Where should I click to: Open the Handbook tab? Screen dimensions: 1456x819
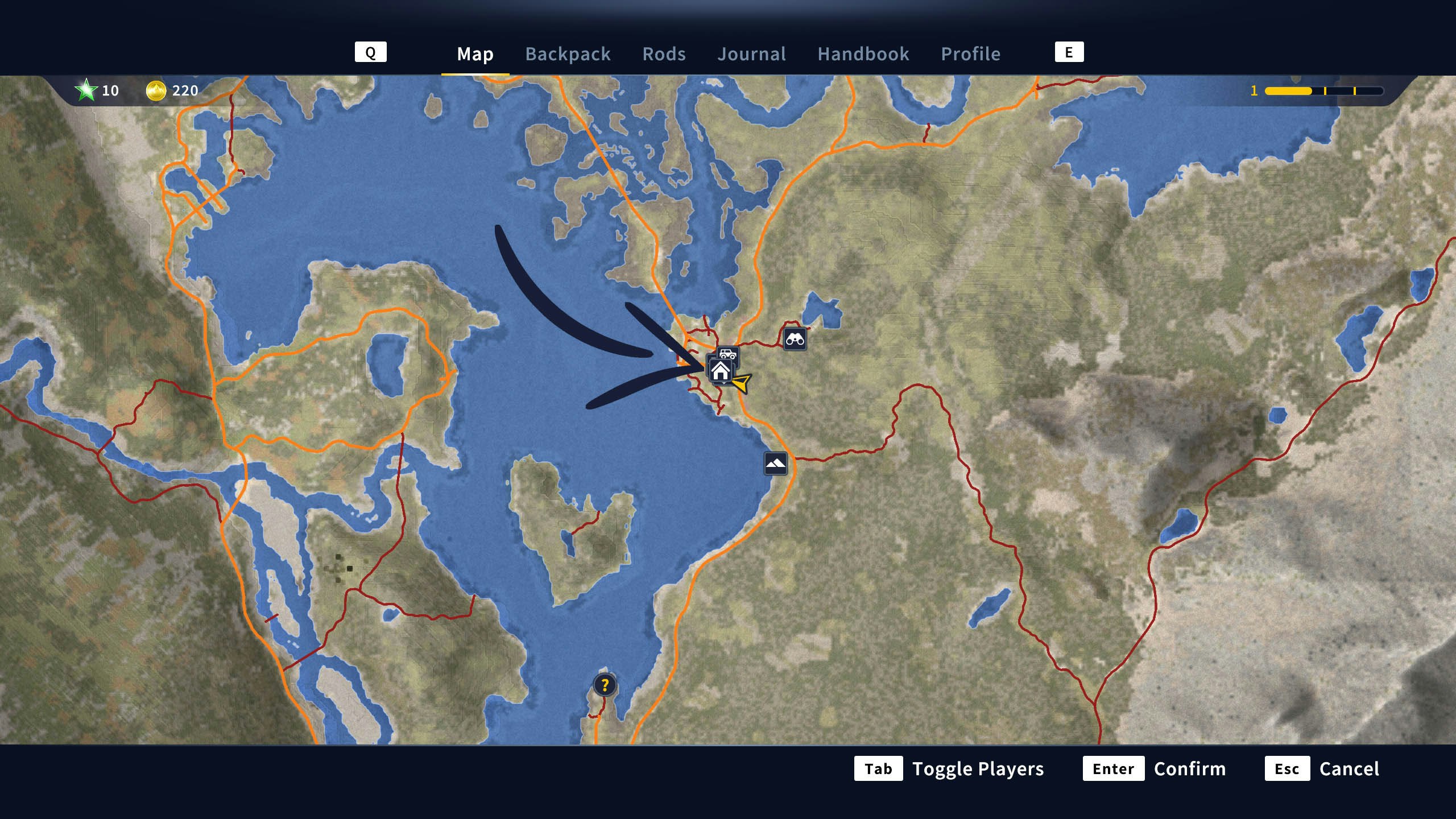tap(863, 54)
